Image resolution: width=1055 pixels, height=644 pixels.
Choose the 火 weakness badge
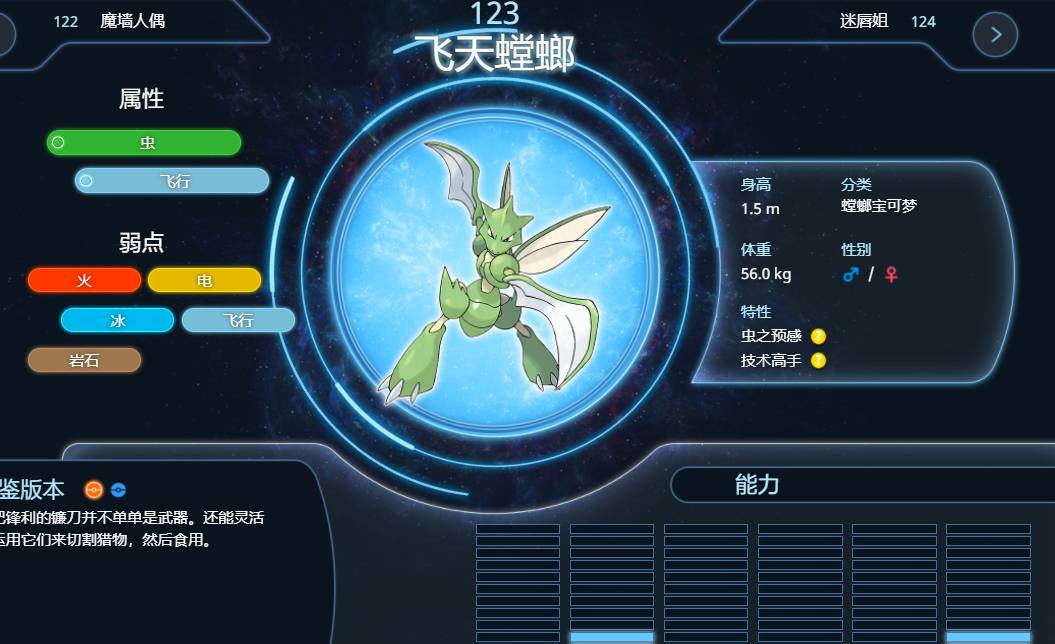click(x=84, y=281)
